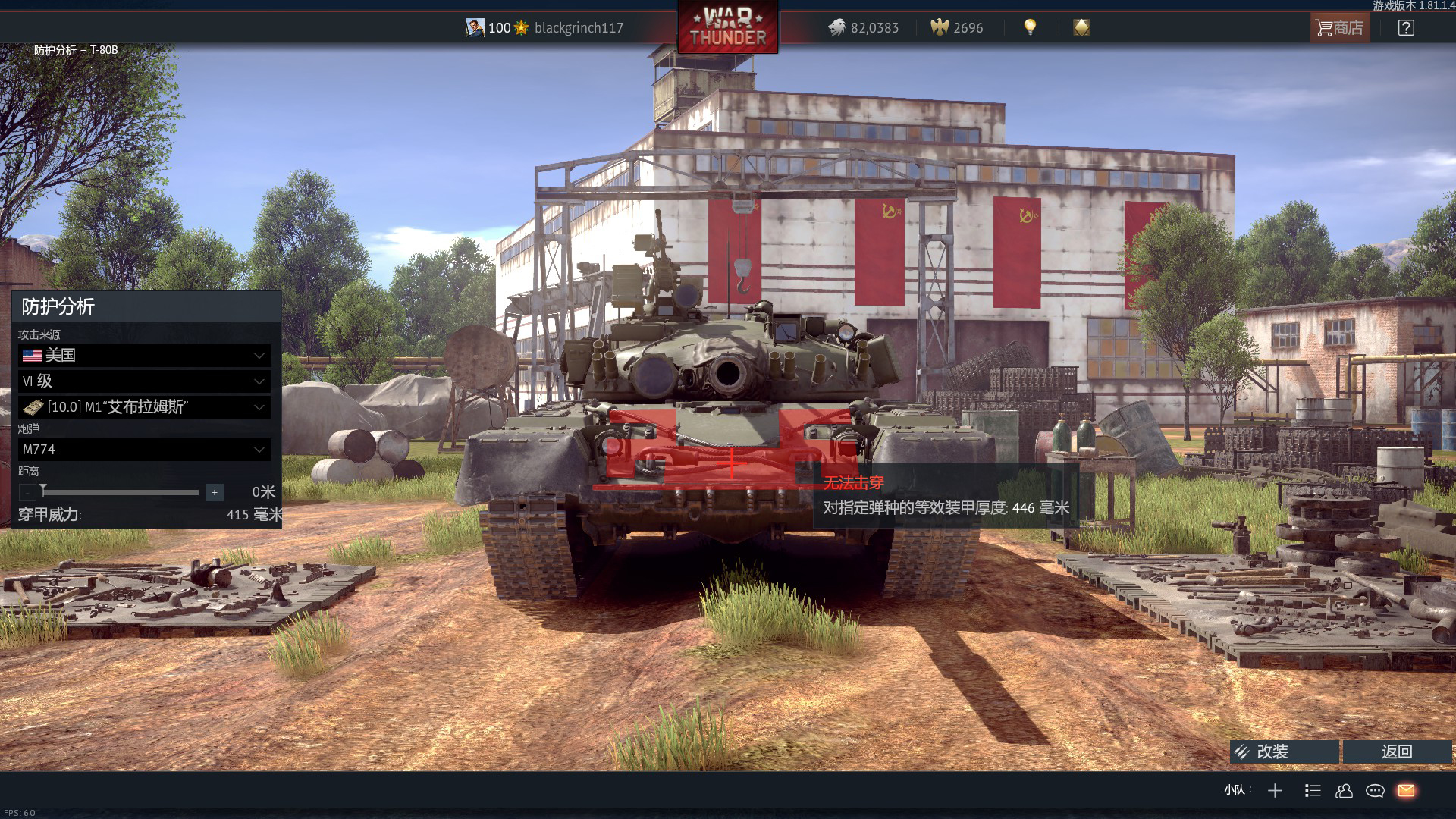
Task: Open the list icon in bottom bar
Action: click(x=1313, y=791)
